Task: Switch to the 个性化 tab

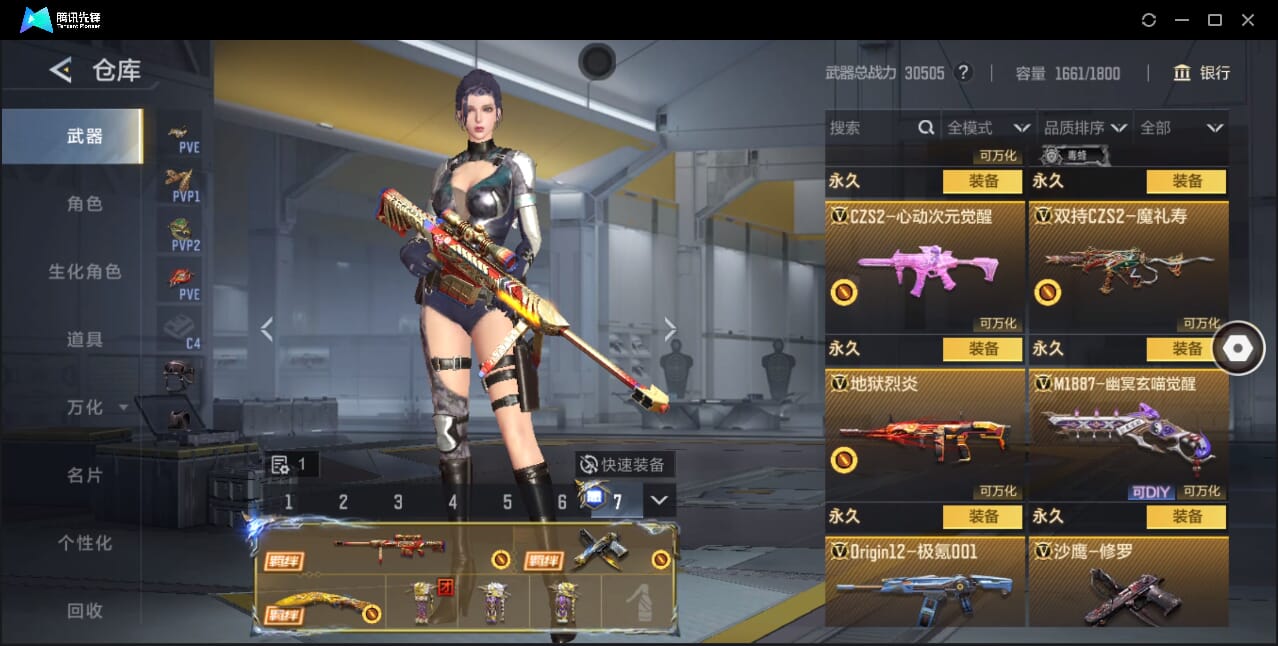Action: pos(85,543)
